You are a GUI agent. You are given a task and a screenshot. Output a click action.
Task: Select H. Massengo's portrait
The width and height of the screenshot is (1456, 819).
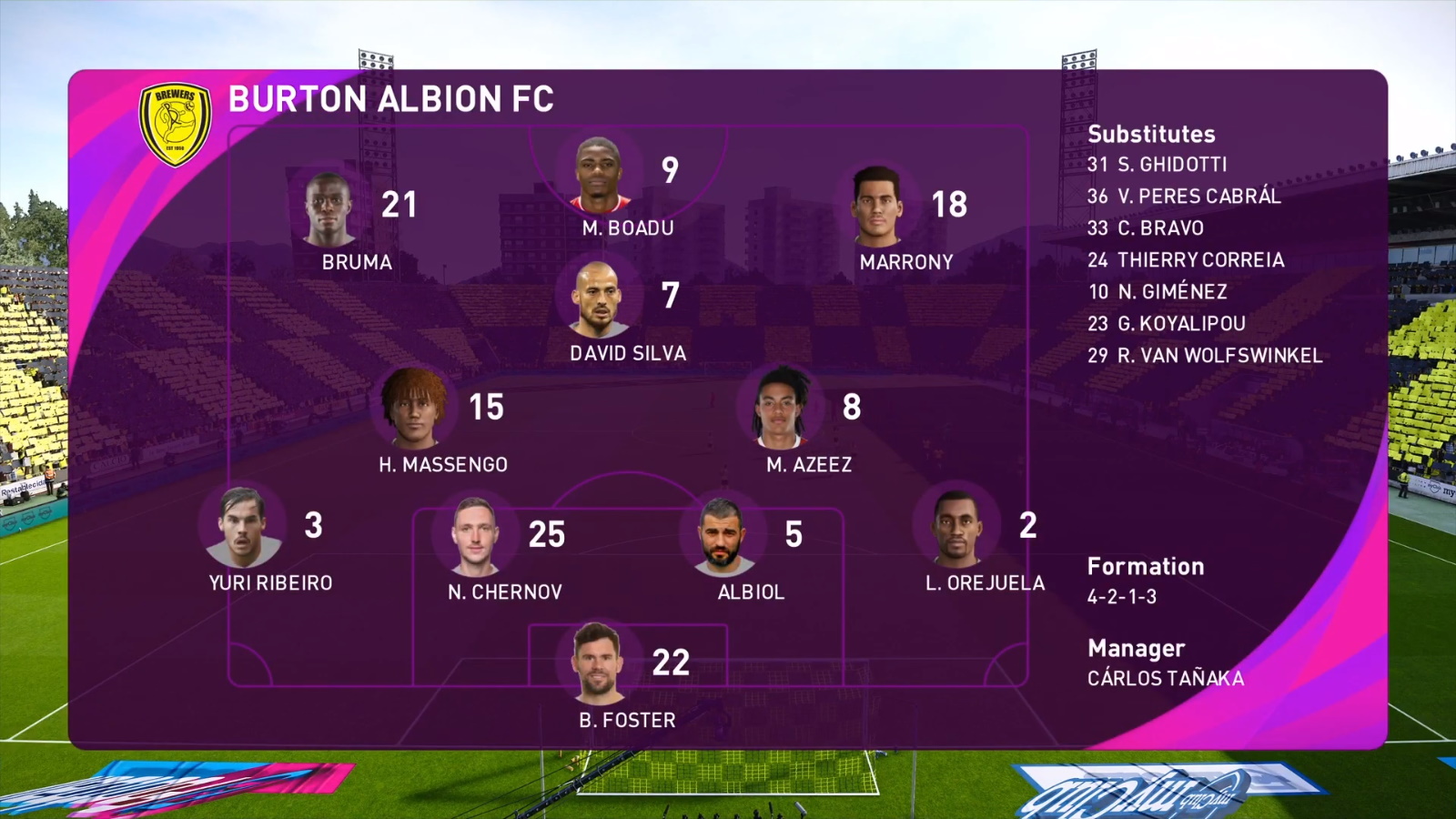coord(414,409)
